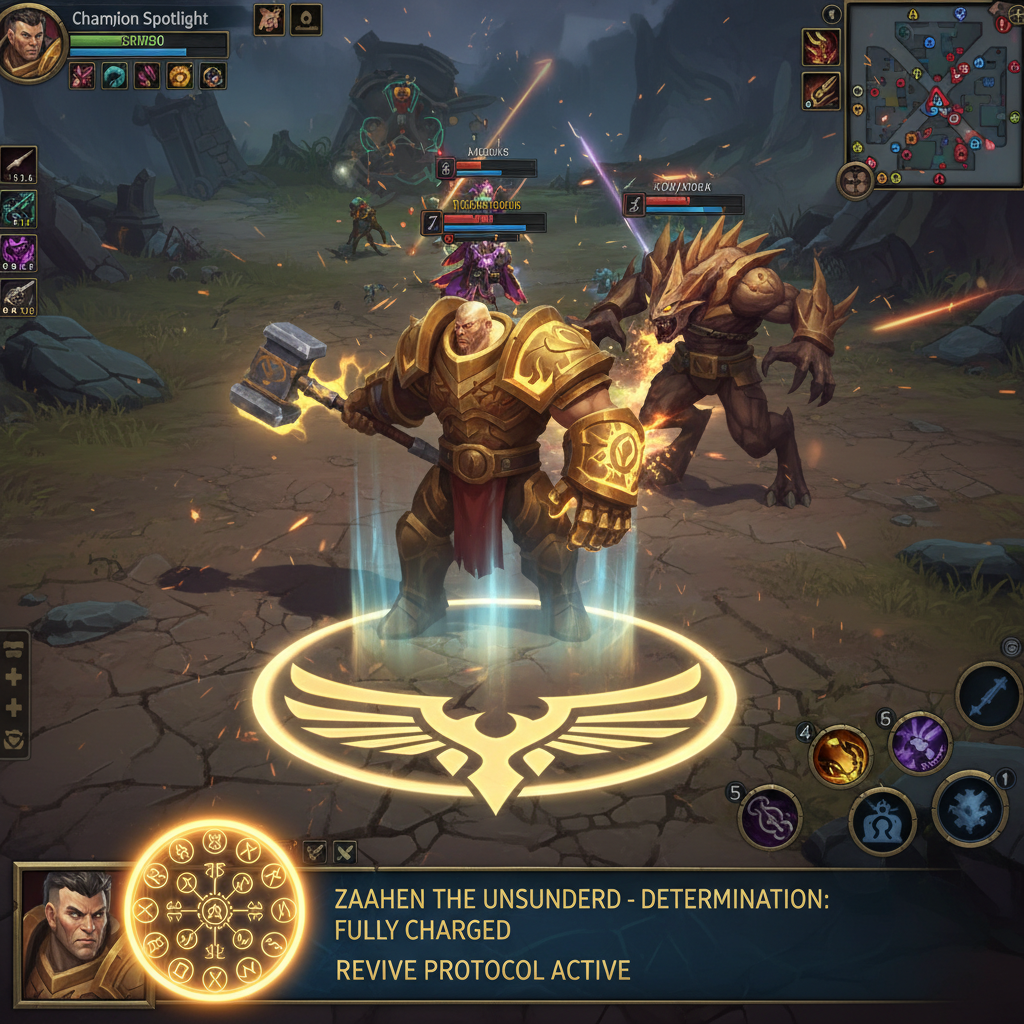
Task: Activate the blue spiked burst ability
Action: pyautogui.click(x=969, y=809)
